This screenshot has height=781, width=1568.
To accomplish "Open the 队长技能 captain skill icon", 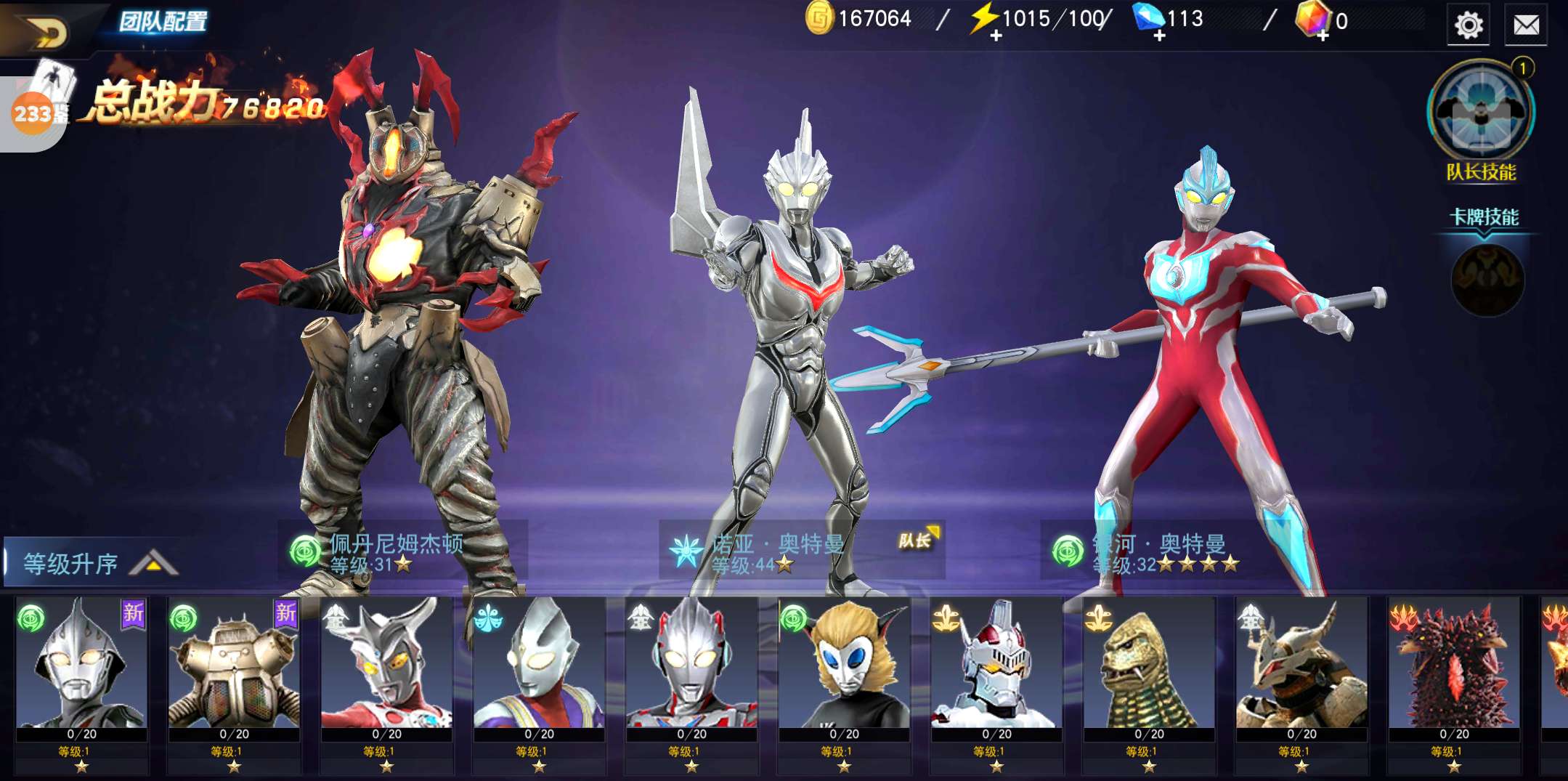I will tap(1481, 113).
